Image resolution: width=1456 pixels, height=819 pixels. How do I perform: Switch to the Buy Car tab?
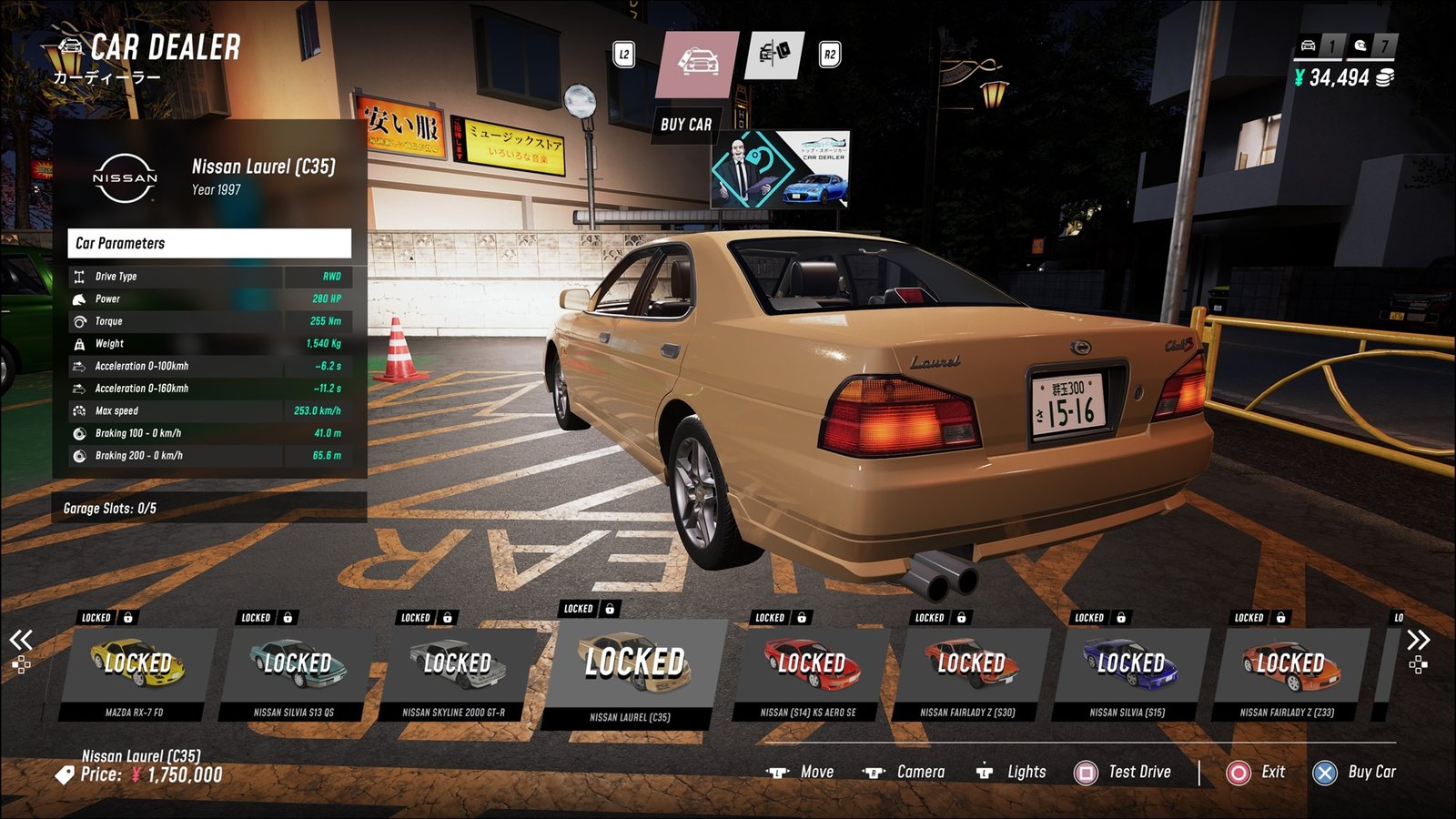tap(697, 65)
